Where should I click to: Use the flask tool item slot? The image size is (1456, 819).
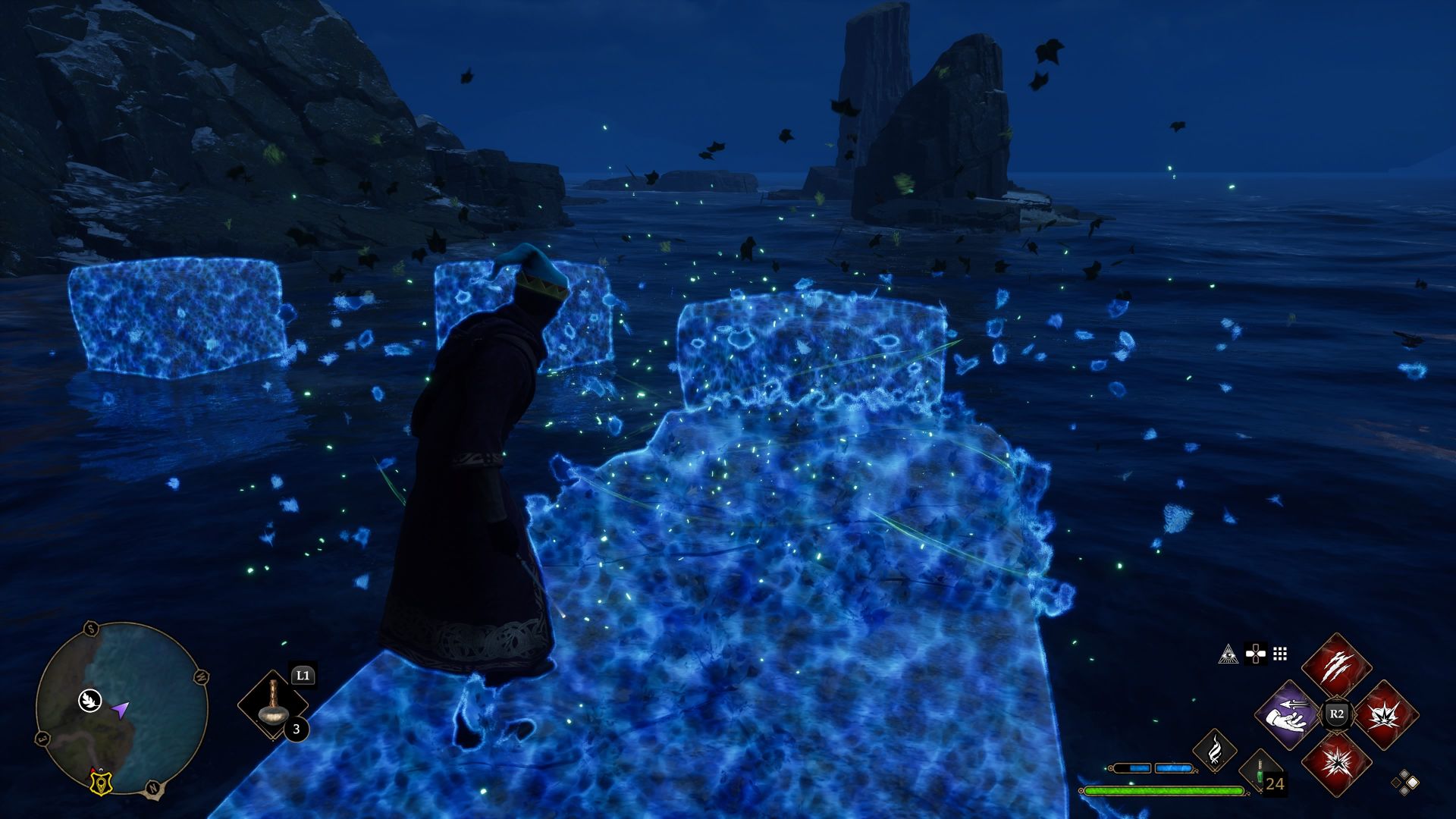point(271,704)
